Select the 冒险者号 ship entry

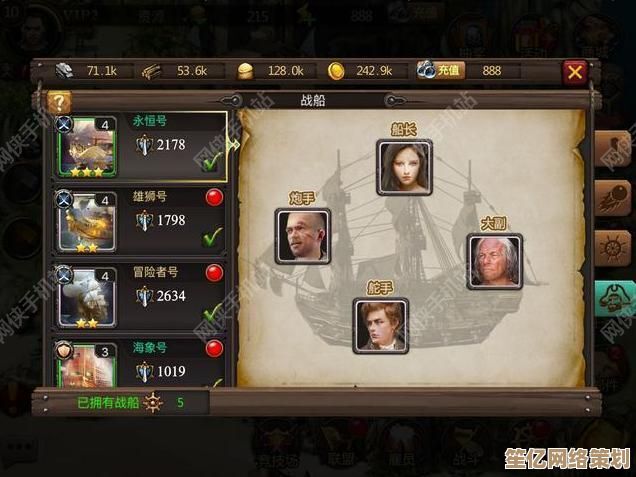click(x=140, y=296)
